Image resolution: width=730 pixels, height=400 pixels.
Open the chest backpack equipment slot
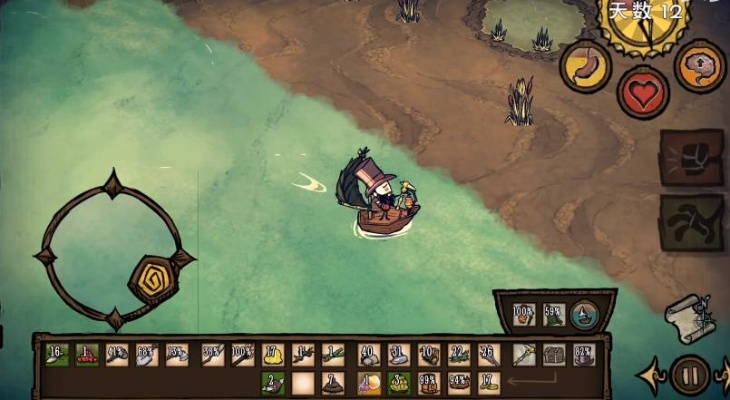[554, 354]
